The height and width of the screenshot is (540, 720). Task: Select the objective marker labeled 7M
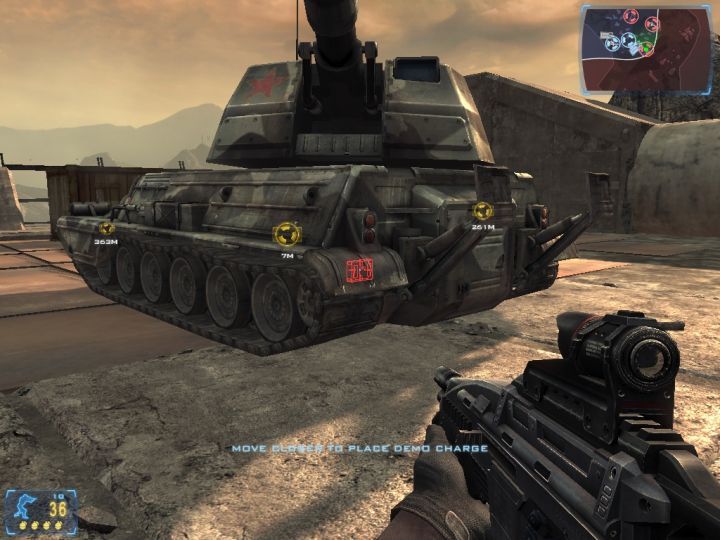[287, 235]
